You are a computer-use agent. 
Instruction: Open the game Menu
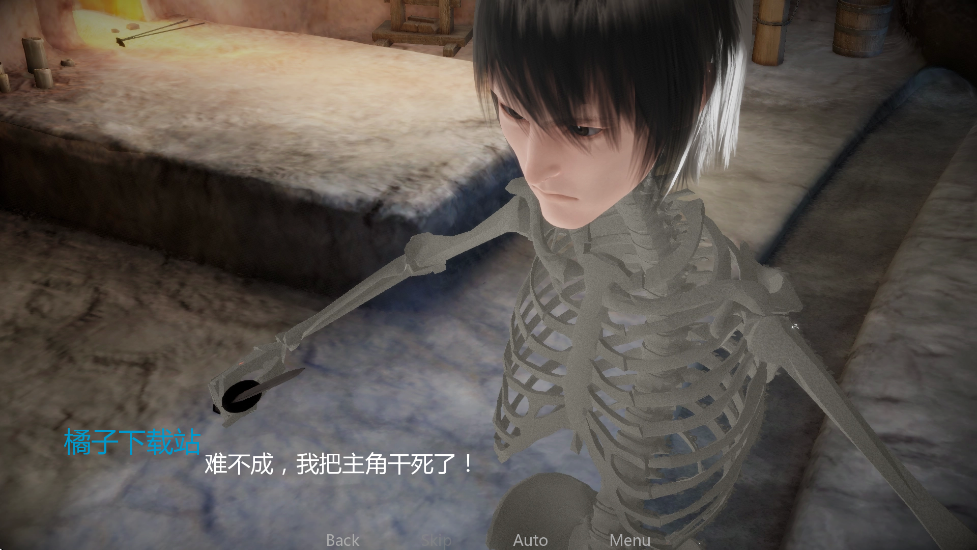point(630,540)
